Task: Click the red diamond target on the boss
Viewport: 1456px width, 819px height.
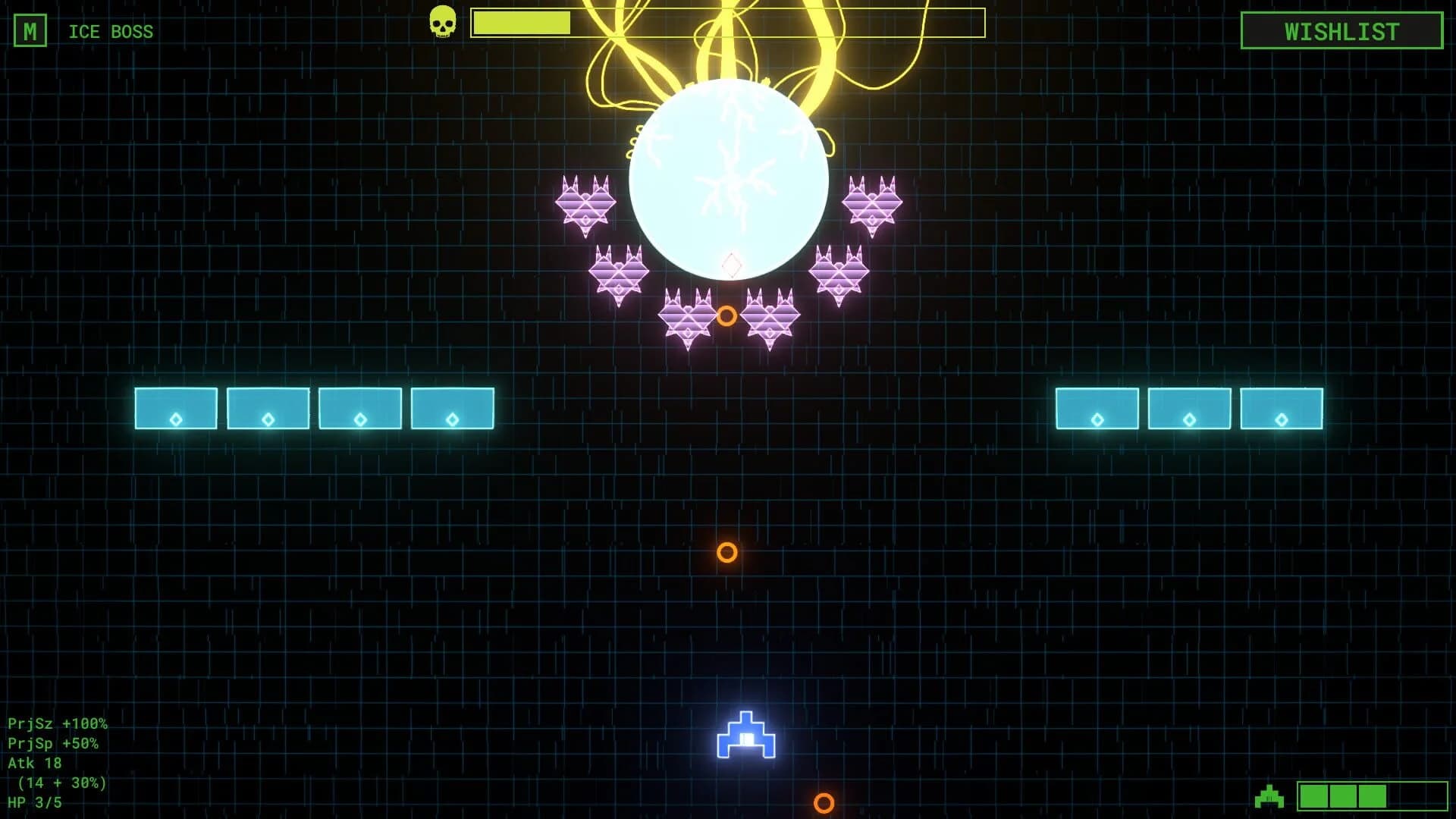Action: (730, 264)
